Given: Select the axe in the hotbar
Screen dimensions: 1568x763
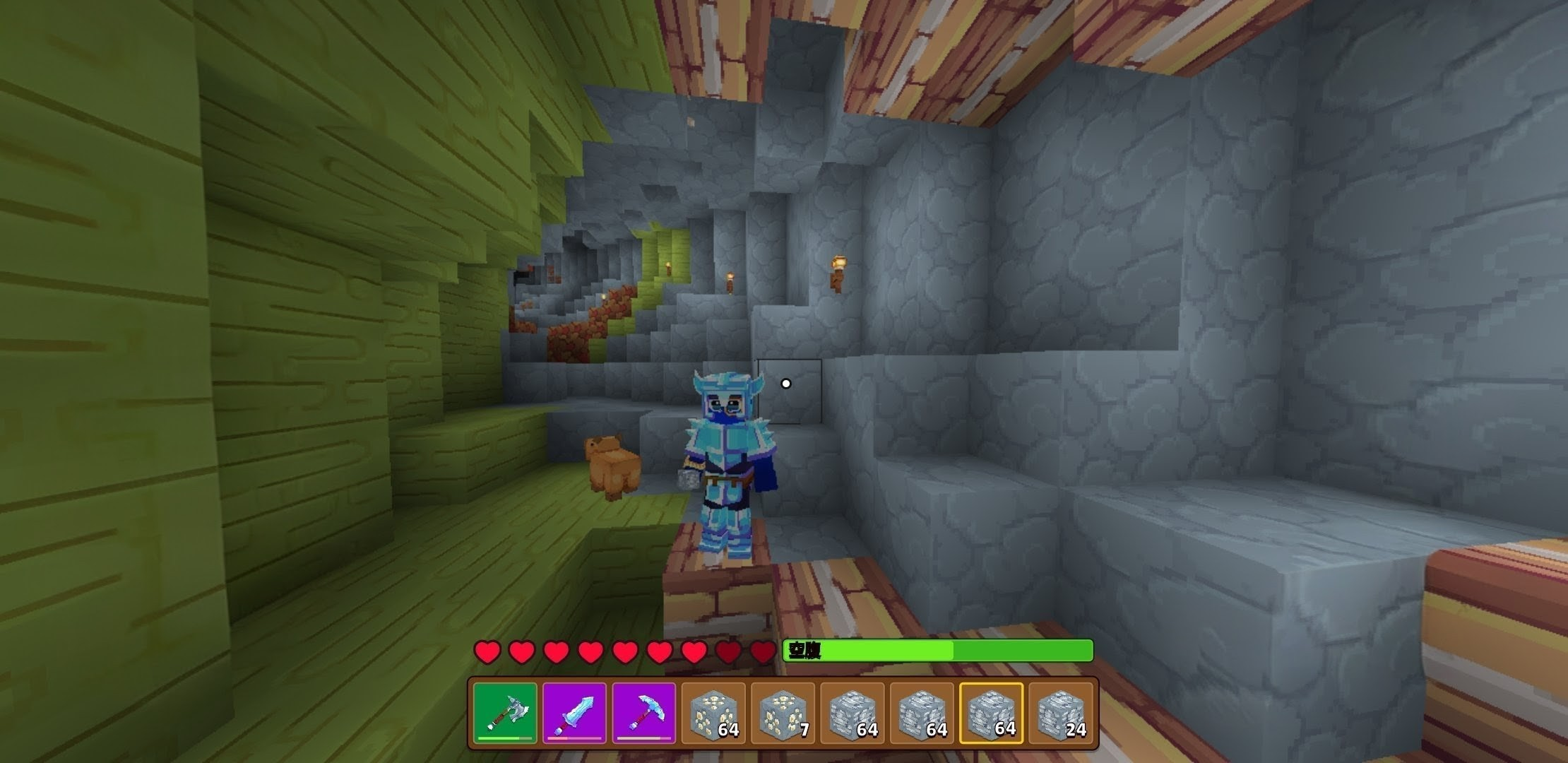Looking at the screenshot, I should point(505,713).
